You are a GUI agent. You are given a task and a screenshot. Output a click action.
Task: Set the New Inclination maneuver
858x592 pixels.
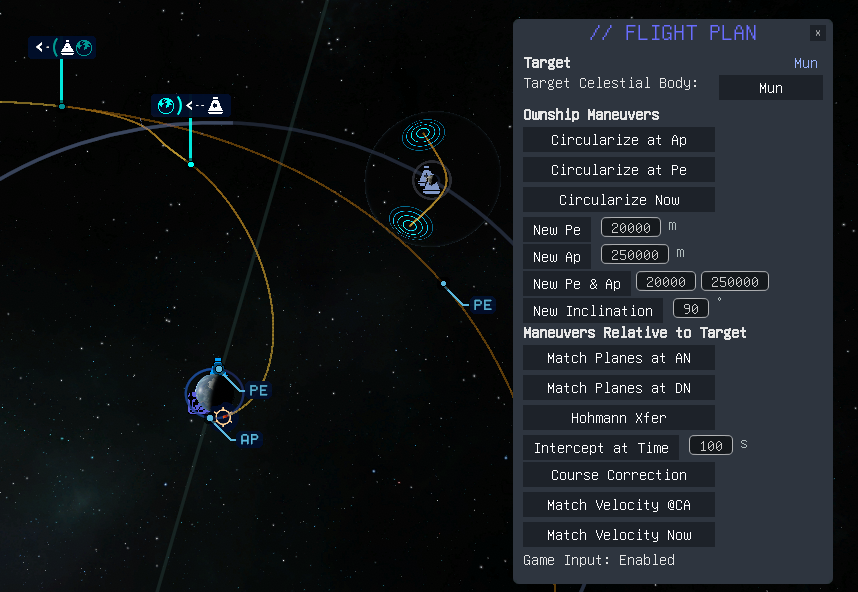click(x=593, y=311)
